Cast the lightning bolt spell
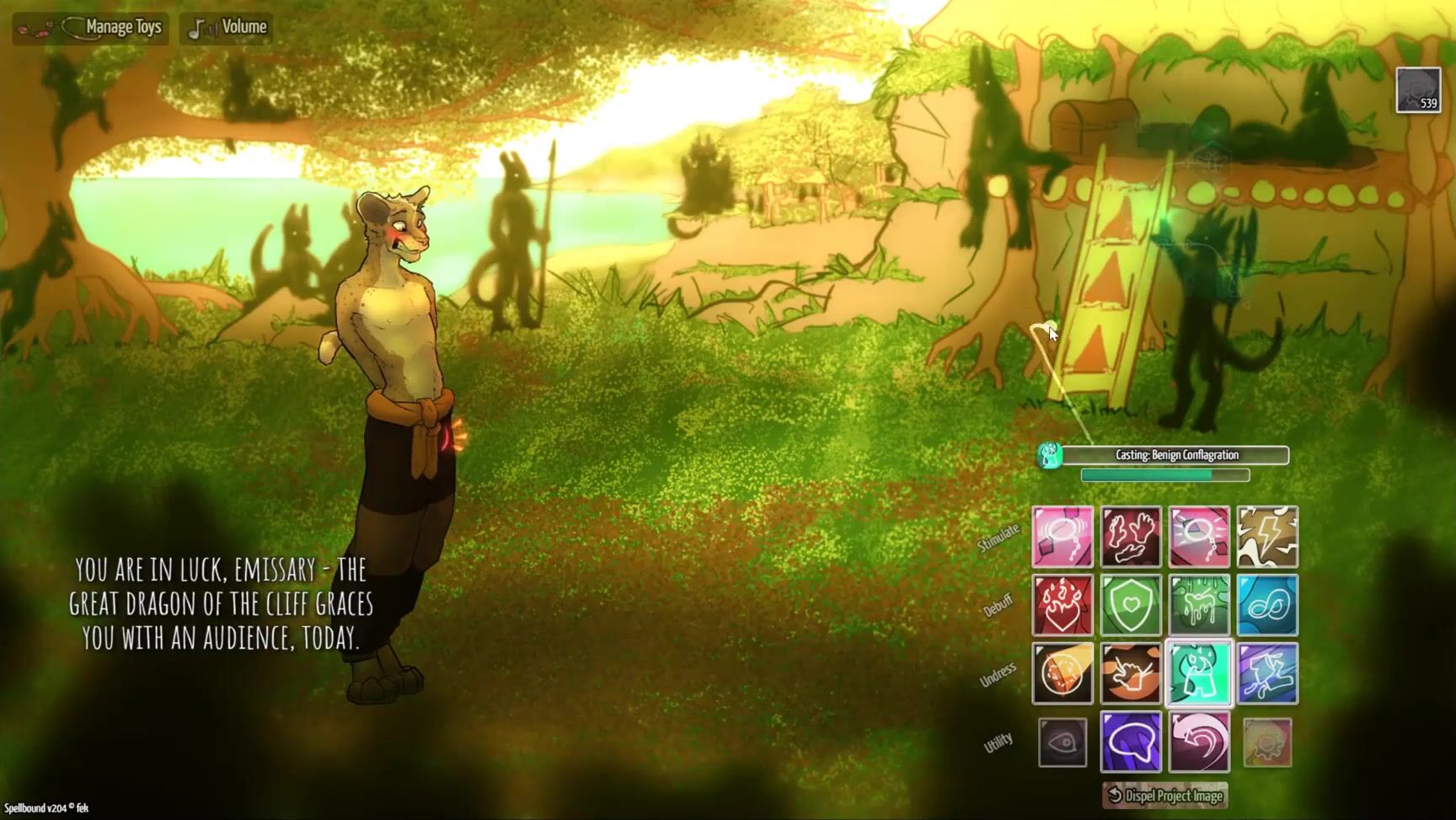This screenshot has width=1456, height=820. (x=1267, y=537)
